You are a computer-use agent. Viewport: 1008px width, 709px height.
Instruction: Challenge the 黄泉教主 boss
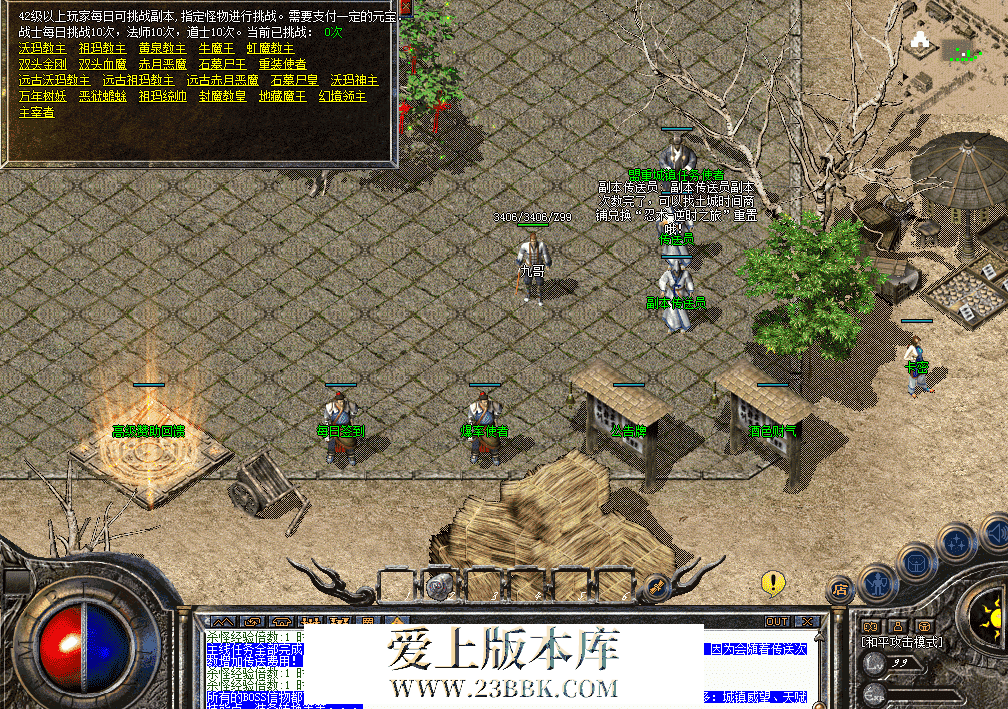pos(162,48)
